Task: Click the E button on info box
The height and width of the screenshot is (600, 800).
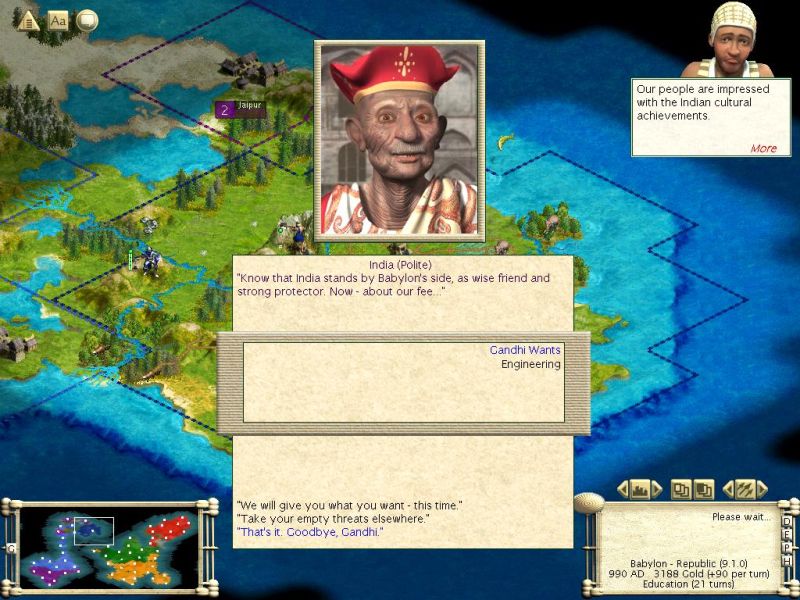Action: click(787, 536)
